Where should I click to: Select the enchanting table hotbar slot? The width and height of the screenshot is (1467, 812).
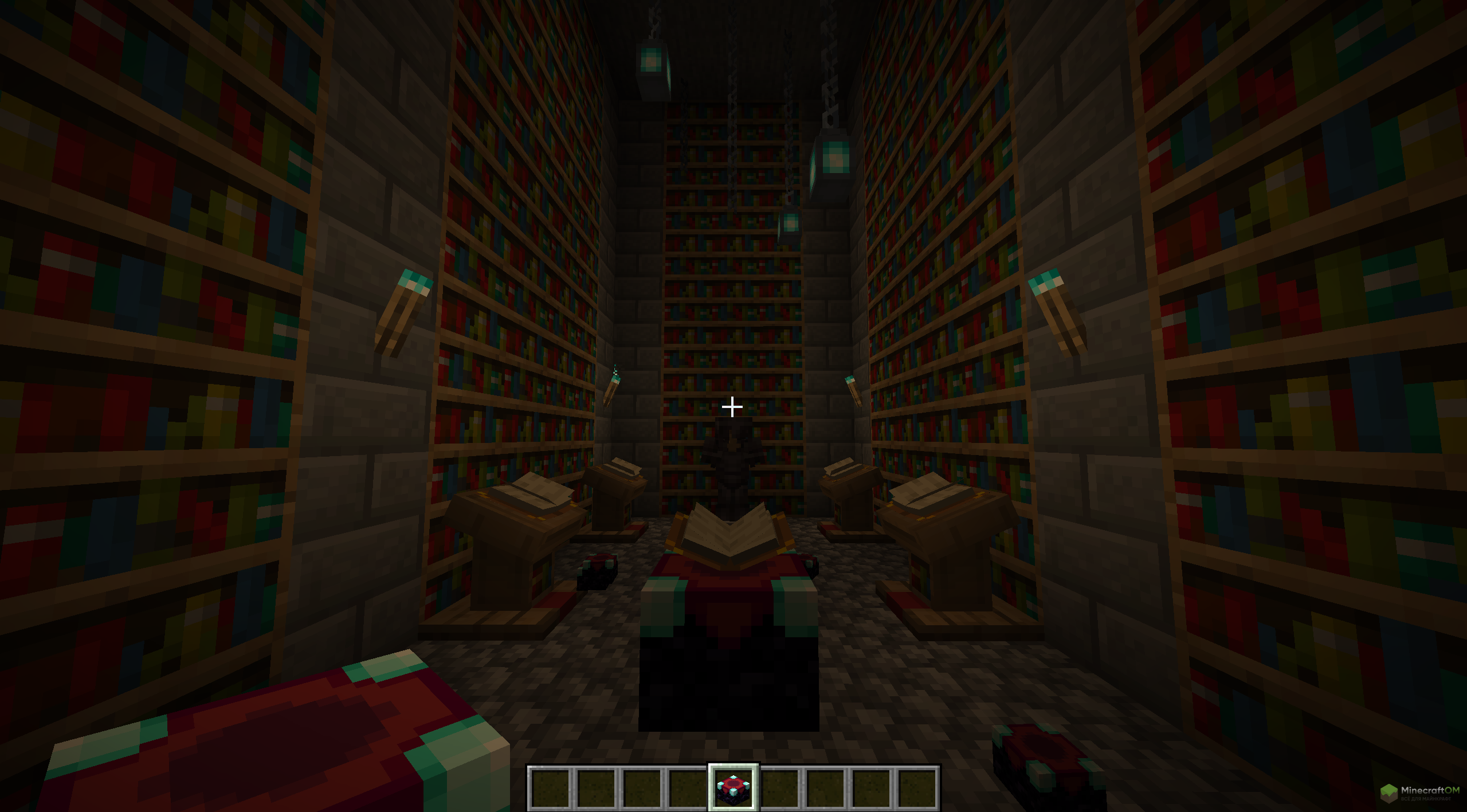[733, 788]
